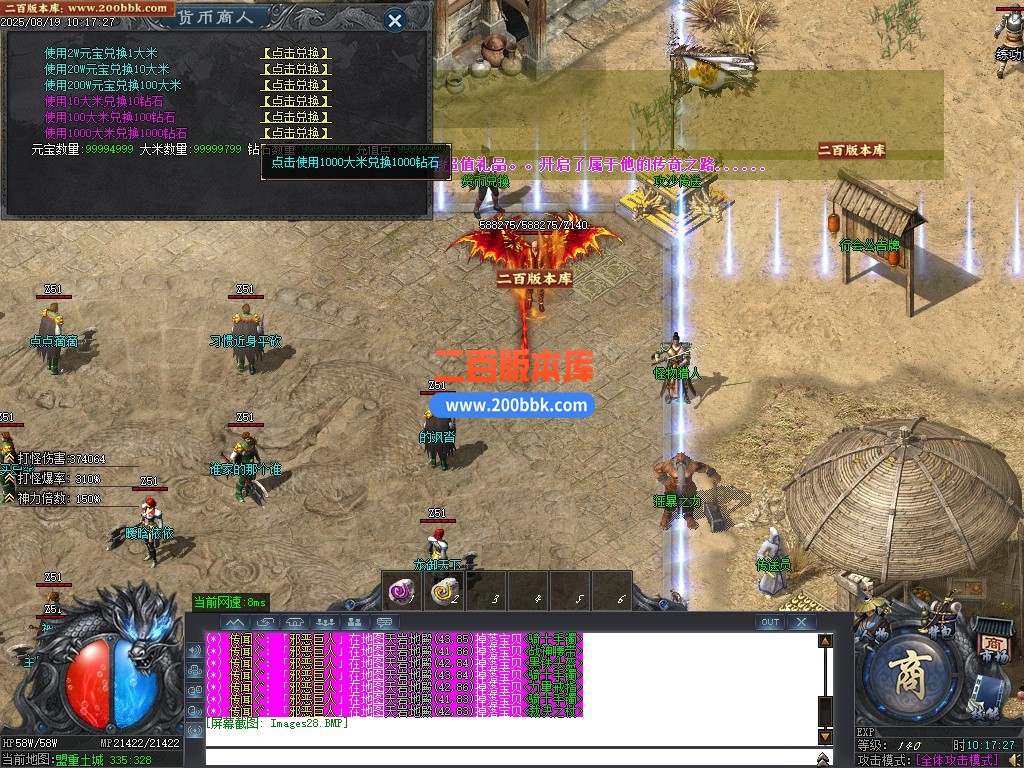Use the purple swirl scroll in hotbar slot 1

(403, 592)
